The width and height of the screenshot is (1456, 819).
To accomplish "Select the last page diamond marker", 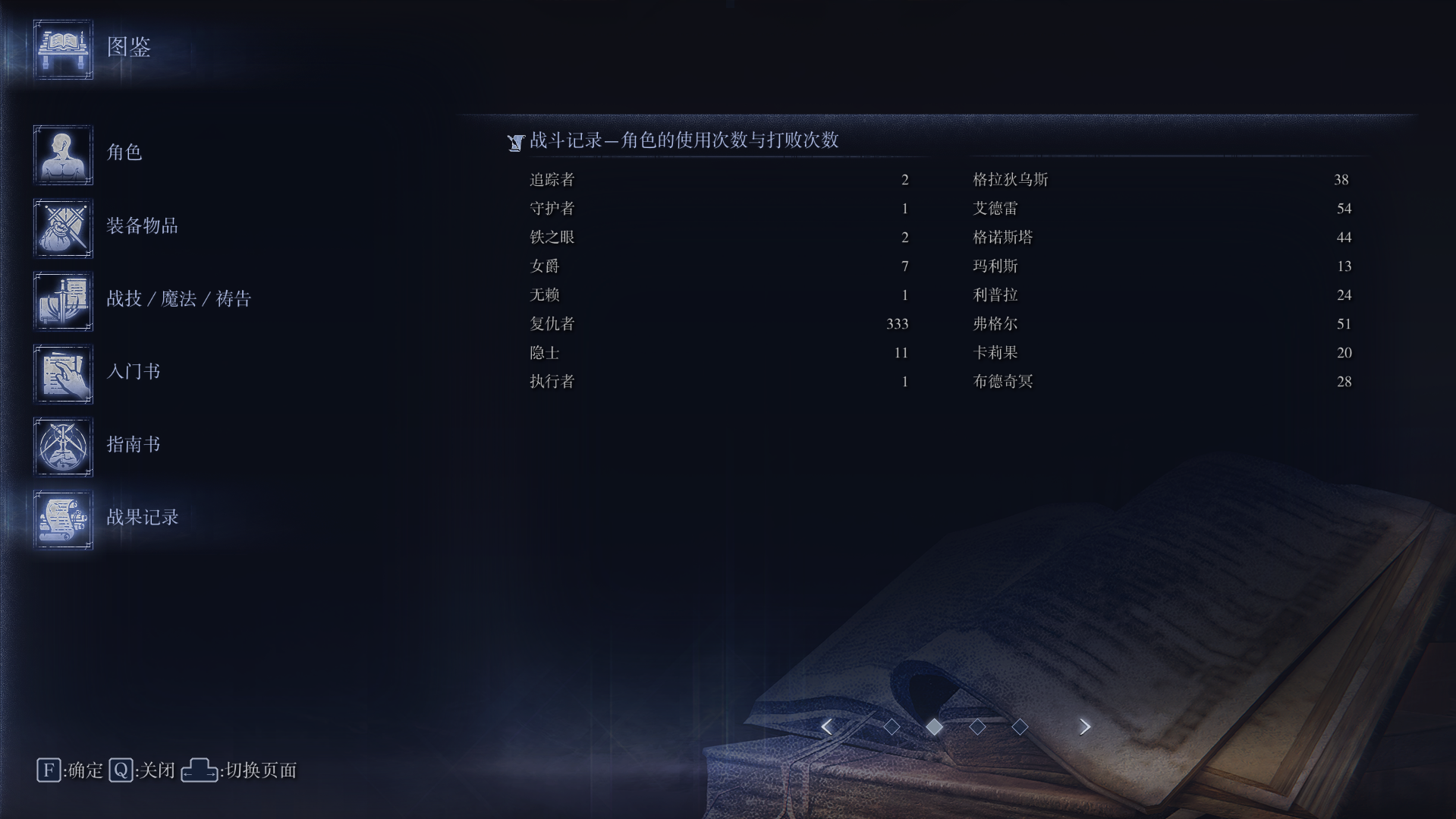I will pos(1020,726).
